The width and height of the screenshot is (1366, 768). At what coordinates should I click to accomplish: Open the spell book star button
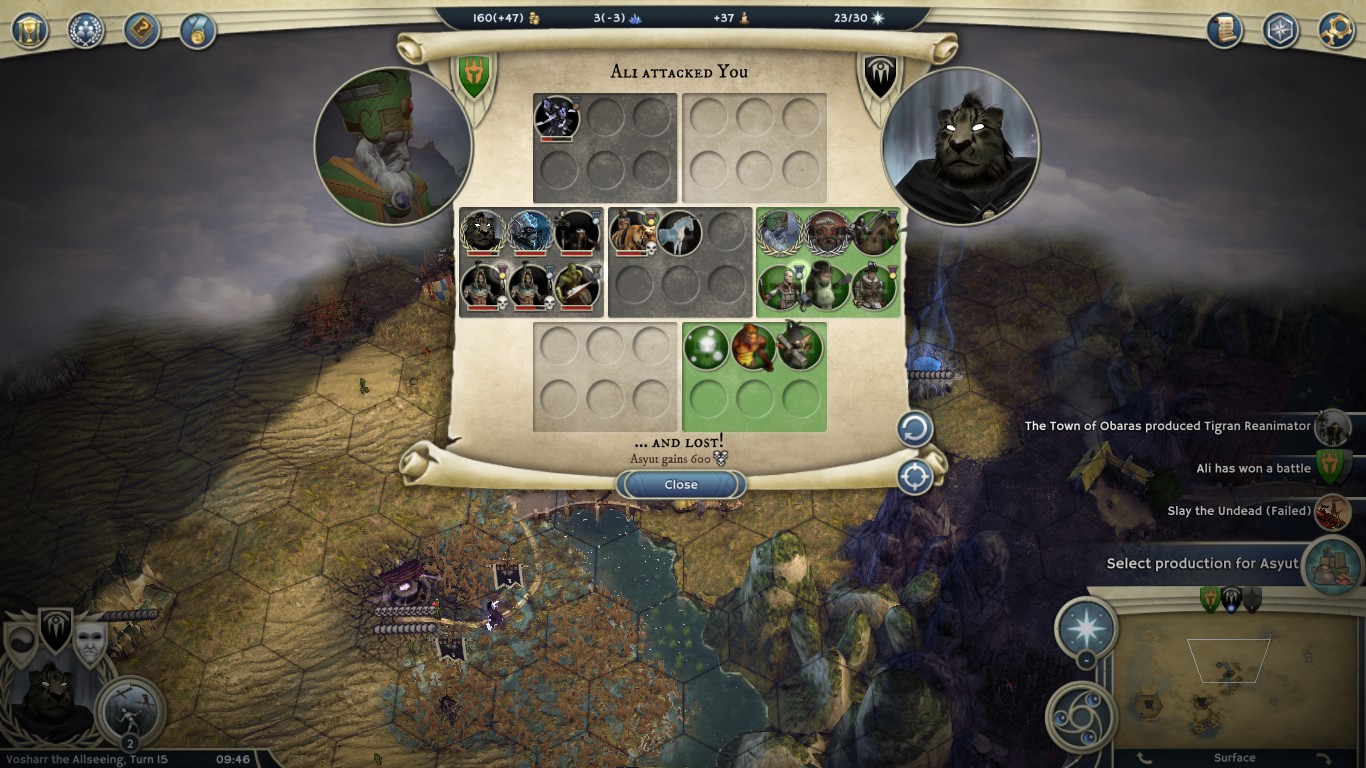1085,627
